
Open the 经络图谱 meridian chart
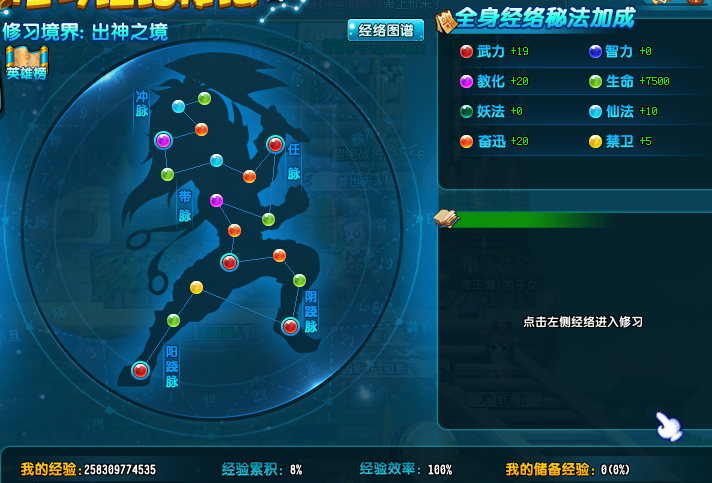(x=385, y=30)
